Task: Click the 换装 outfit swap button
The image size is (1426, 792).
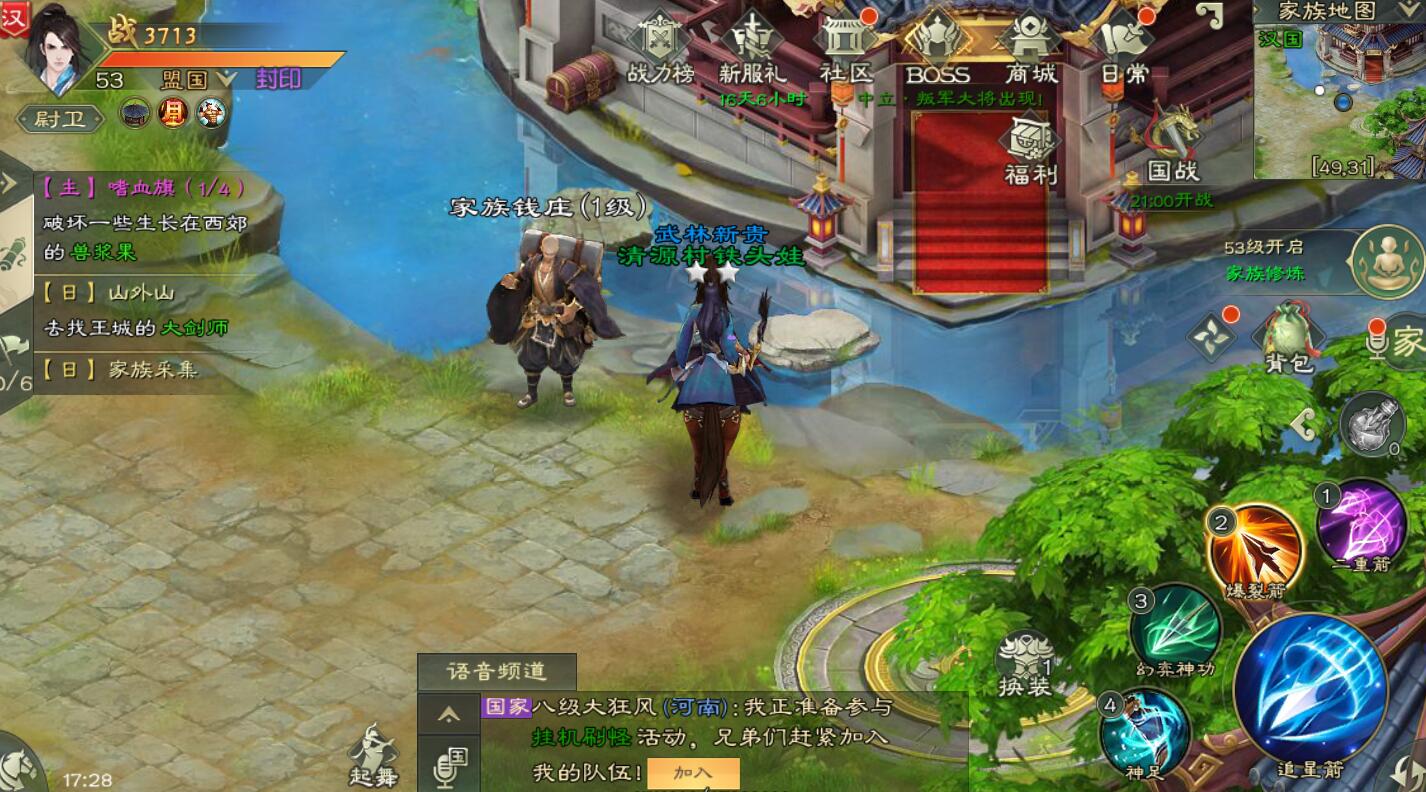Action: coord(1025,665)
